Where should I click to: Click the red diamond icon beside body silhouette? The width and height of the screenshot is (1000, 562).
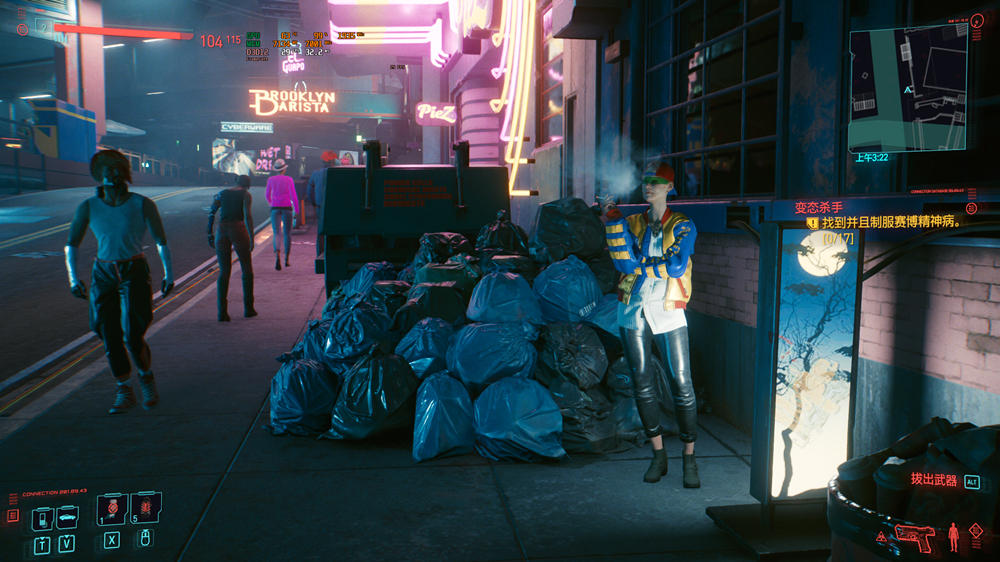point(976,533)
